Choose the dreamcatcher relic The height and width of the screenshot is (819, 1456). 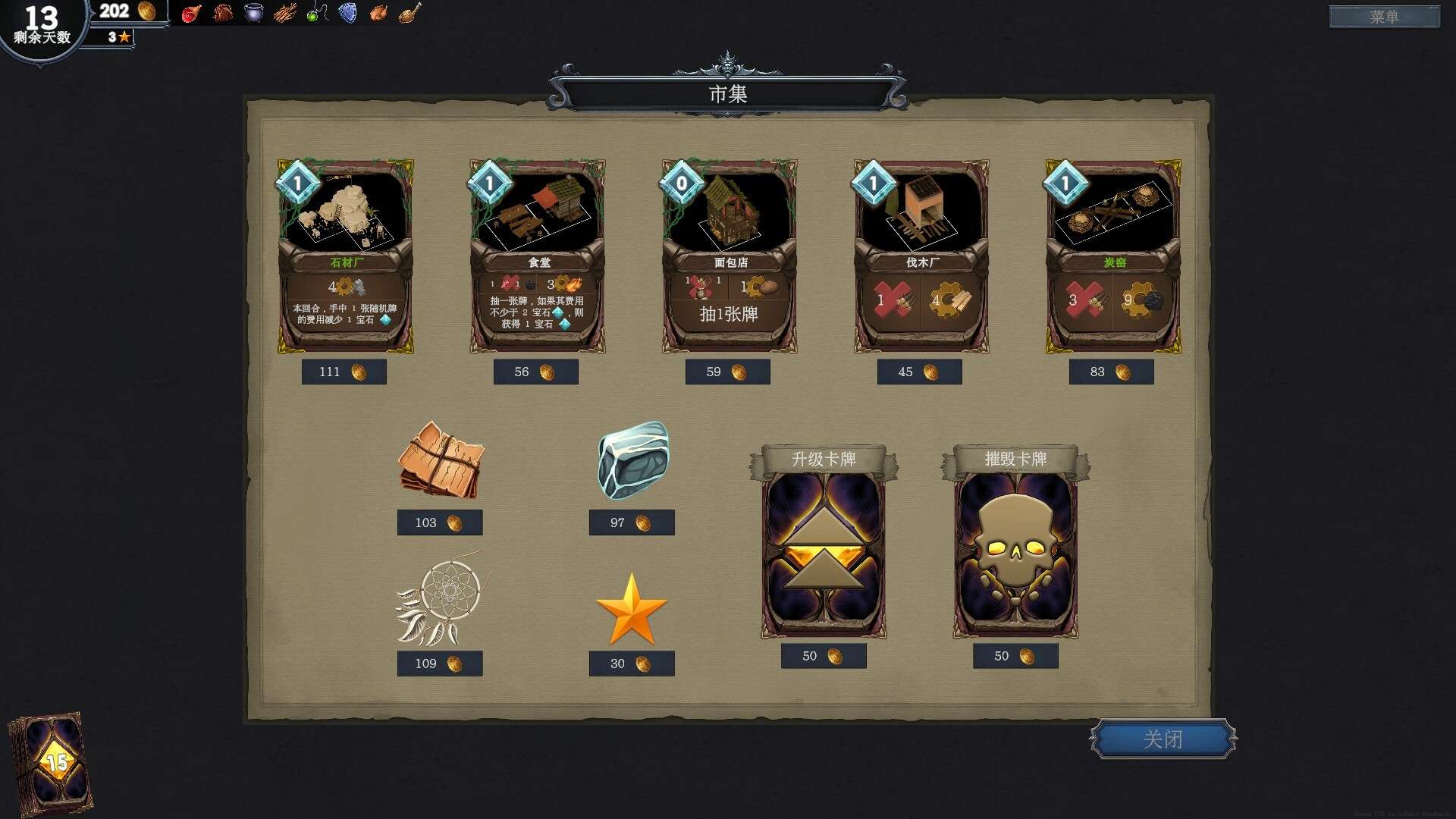[441, 599]
